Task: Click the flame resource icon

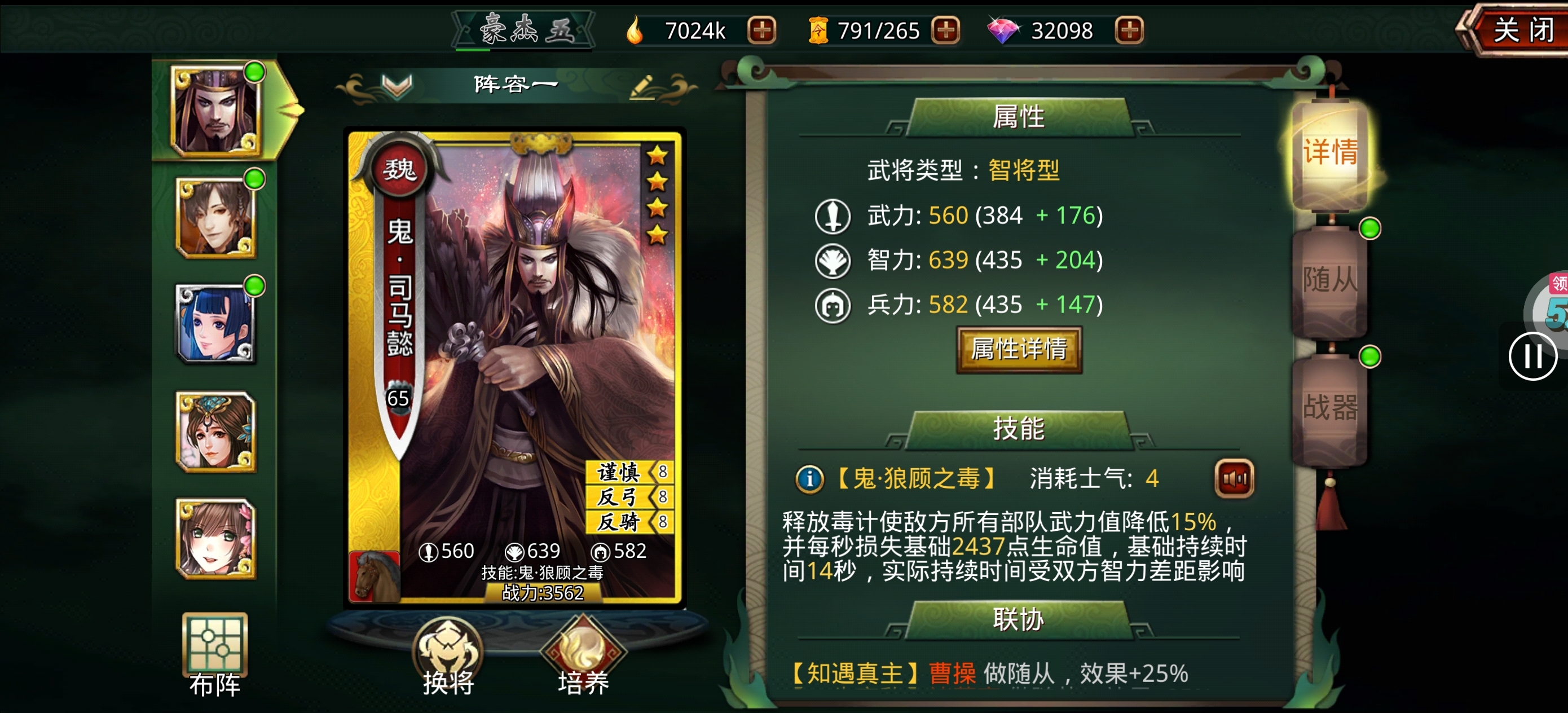Action: point(637,29)
